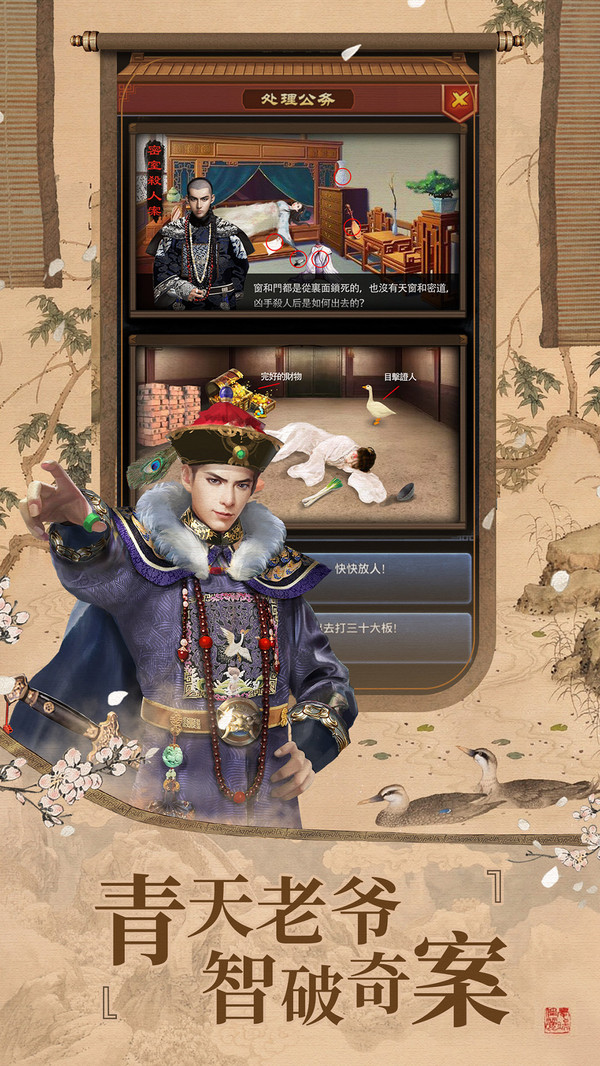
Task: Open the locked-room murder case image
Action: tap(298, 220)
